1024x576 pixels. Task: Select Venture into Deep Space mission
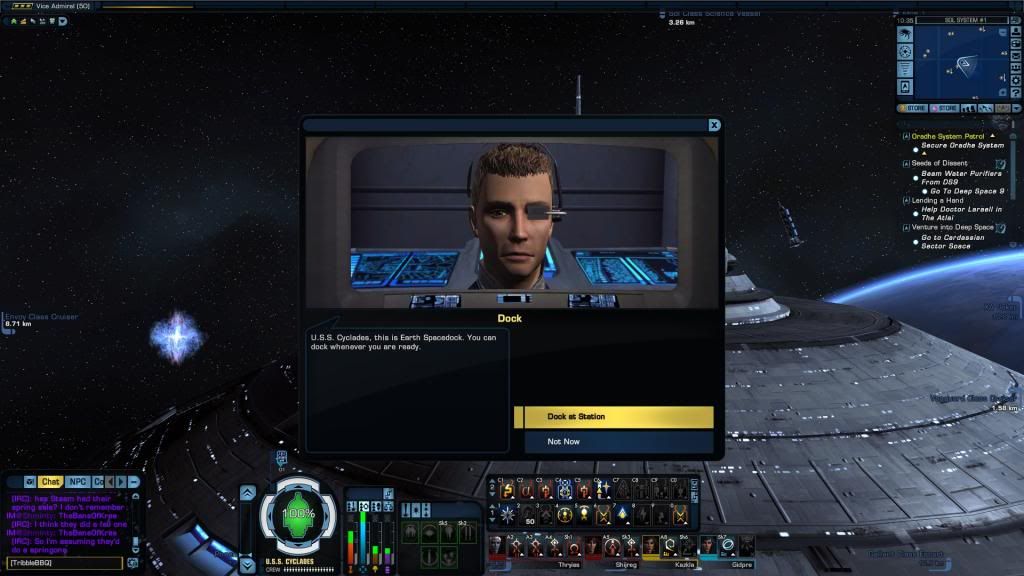point(952,227)
